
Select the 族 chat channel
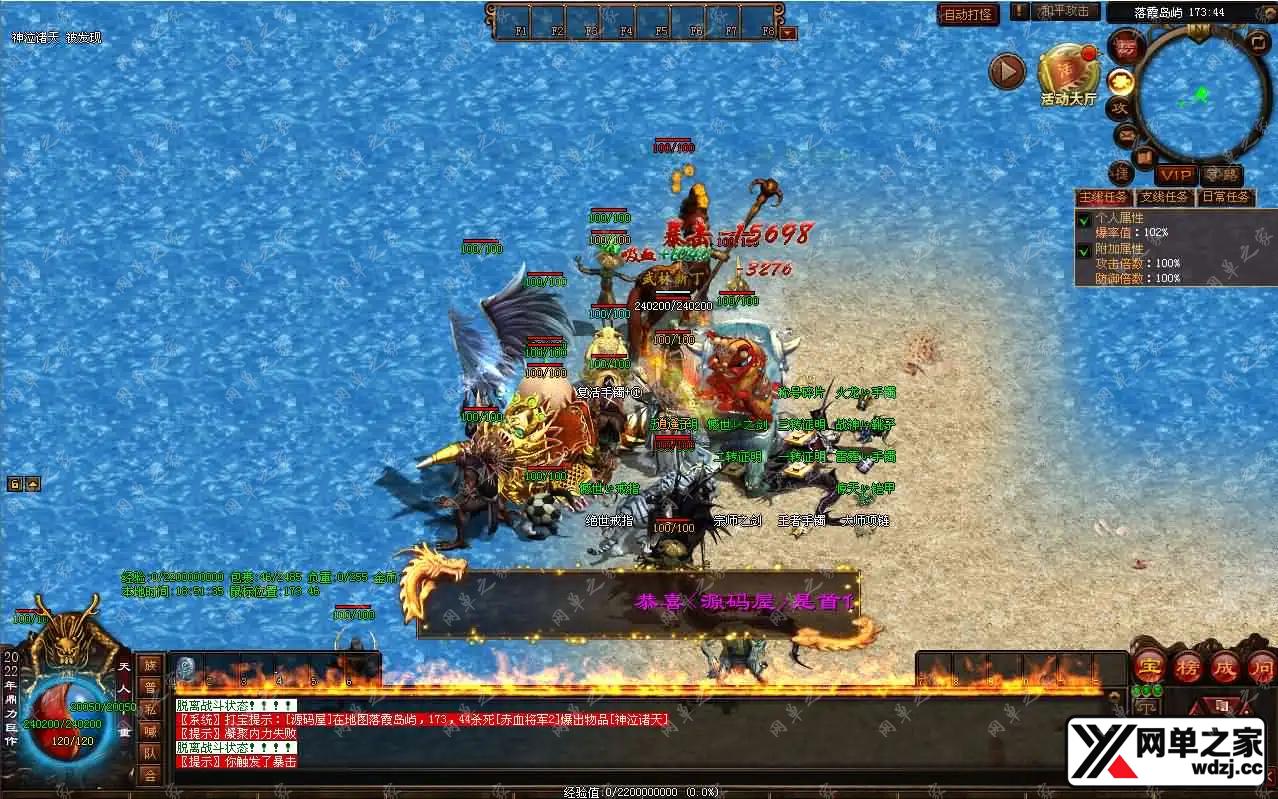coord(149,665)
